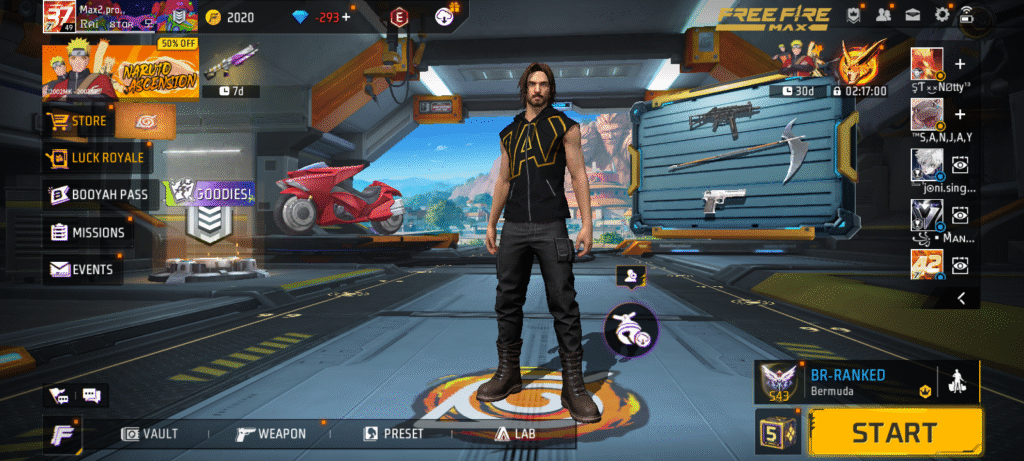Viewport: 1024px width, 461px height.
Task: View the Missions list
Action: pos(87,232)
